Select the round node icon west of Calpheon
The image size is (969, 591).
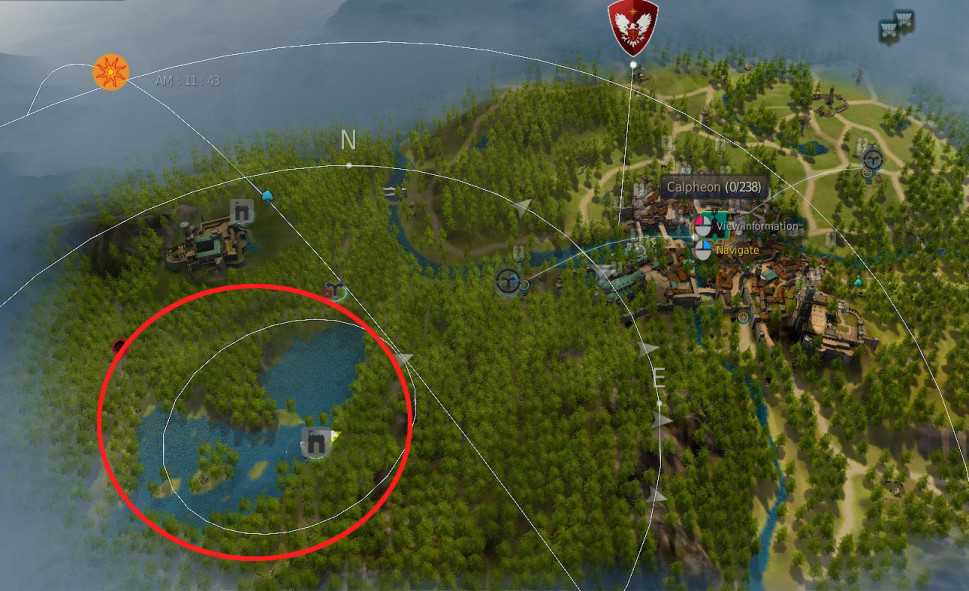click(509, 281)
